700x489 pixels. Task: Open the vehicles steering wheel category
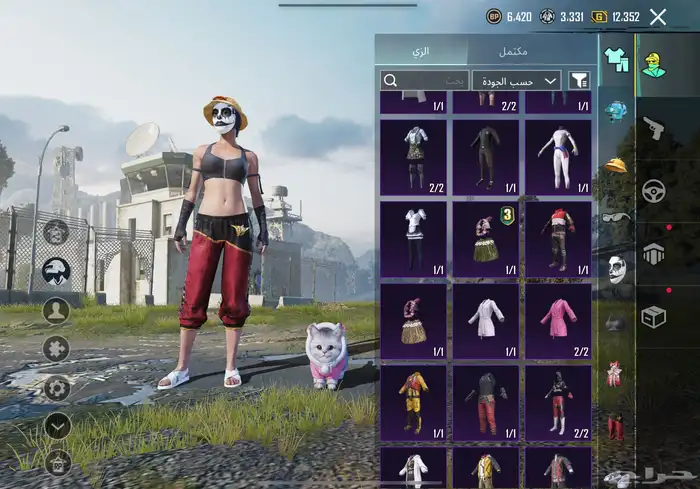tap(654, 190)
